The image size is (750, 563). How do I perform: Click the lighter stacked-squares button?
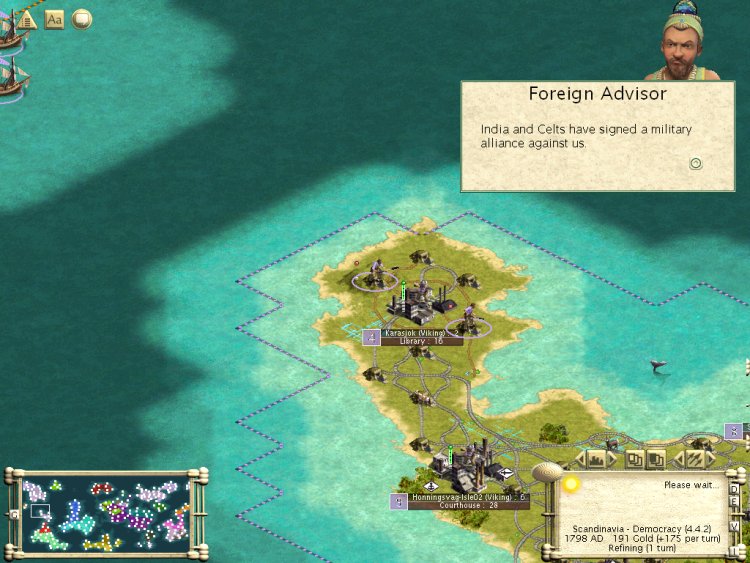[x=635, y=459]
